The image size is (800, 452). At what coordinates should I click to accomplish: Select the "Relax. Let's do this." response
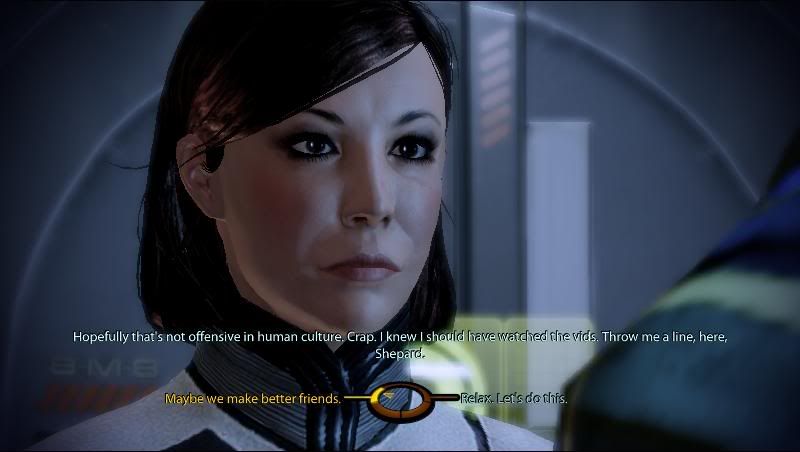tap(514, 398)
